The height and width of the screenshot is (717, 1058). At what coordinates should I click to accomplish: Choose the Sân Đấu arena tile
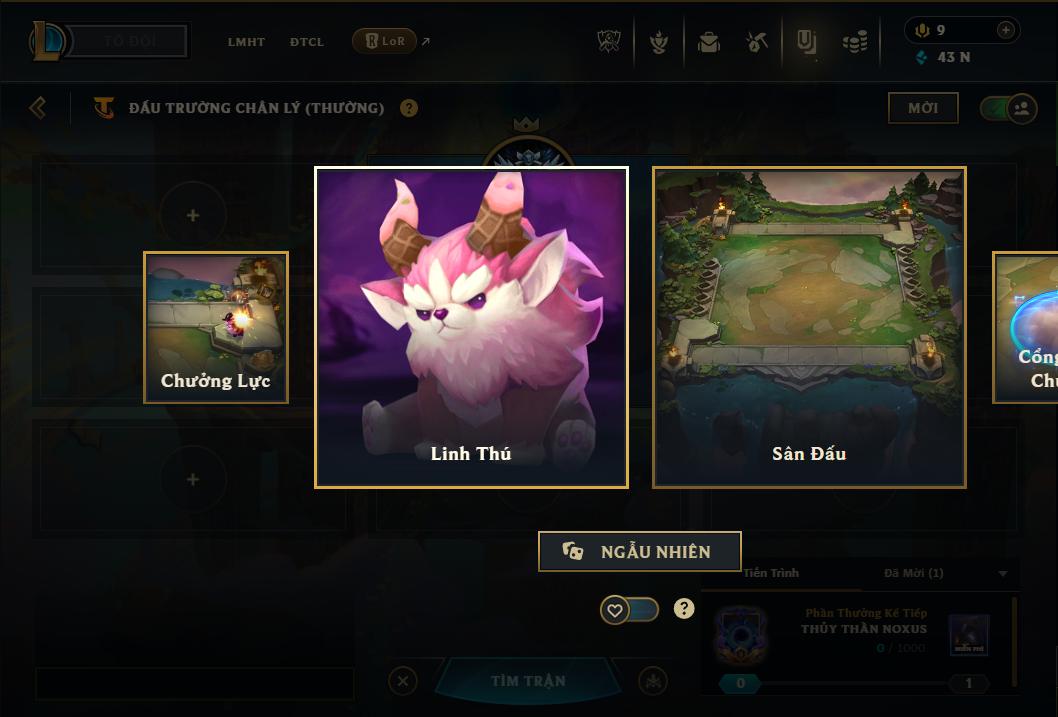coord(809,327)
